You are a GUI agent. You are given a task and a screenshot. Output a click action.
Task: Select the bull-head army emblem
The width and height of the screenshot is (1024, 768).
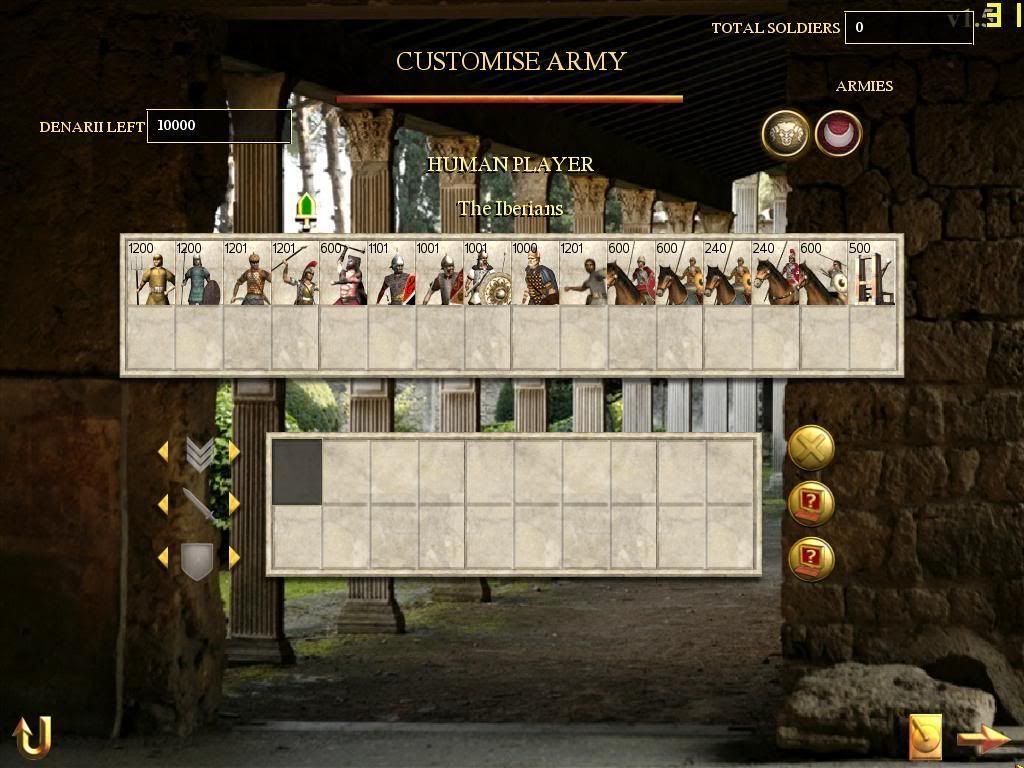(x=785, y=134)
